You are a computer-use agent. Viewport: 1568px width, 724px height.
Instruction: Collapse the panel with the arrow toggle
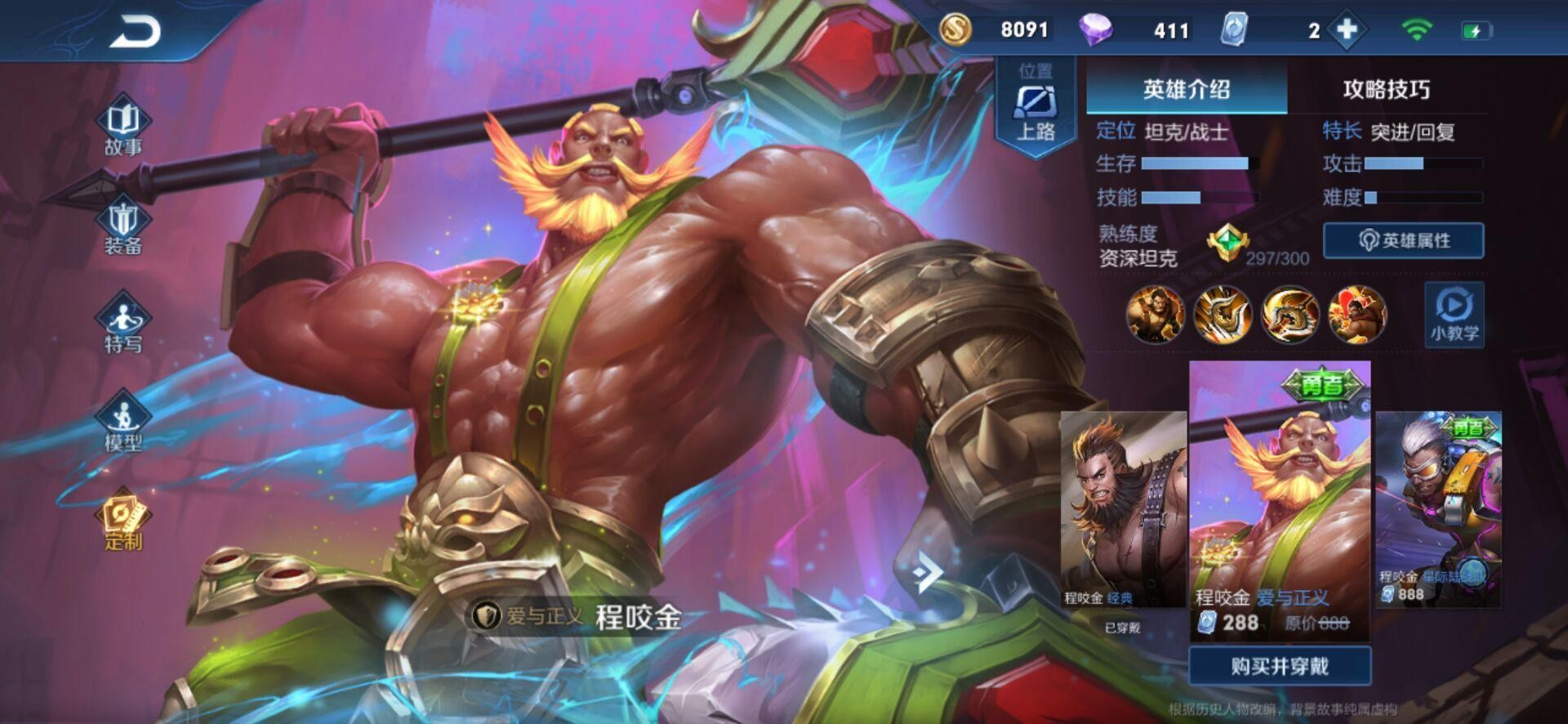pos(926,571)
